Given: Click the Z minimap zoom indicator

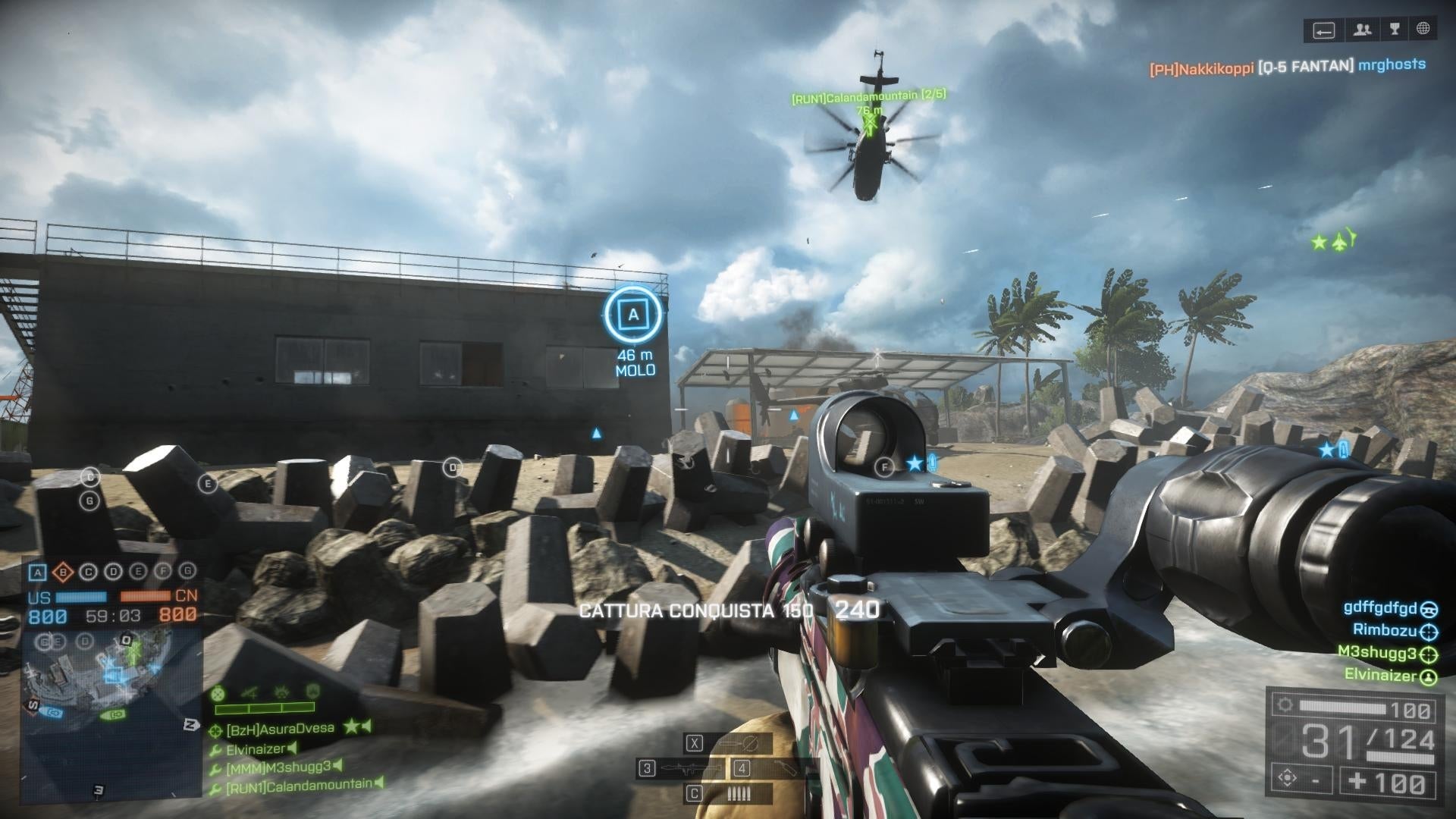Looking at the screenshot, I should coord(190,724).
